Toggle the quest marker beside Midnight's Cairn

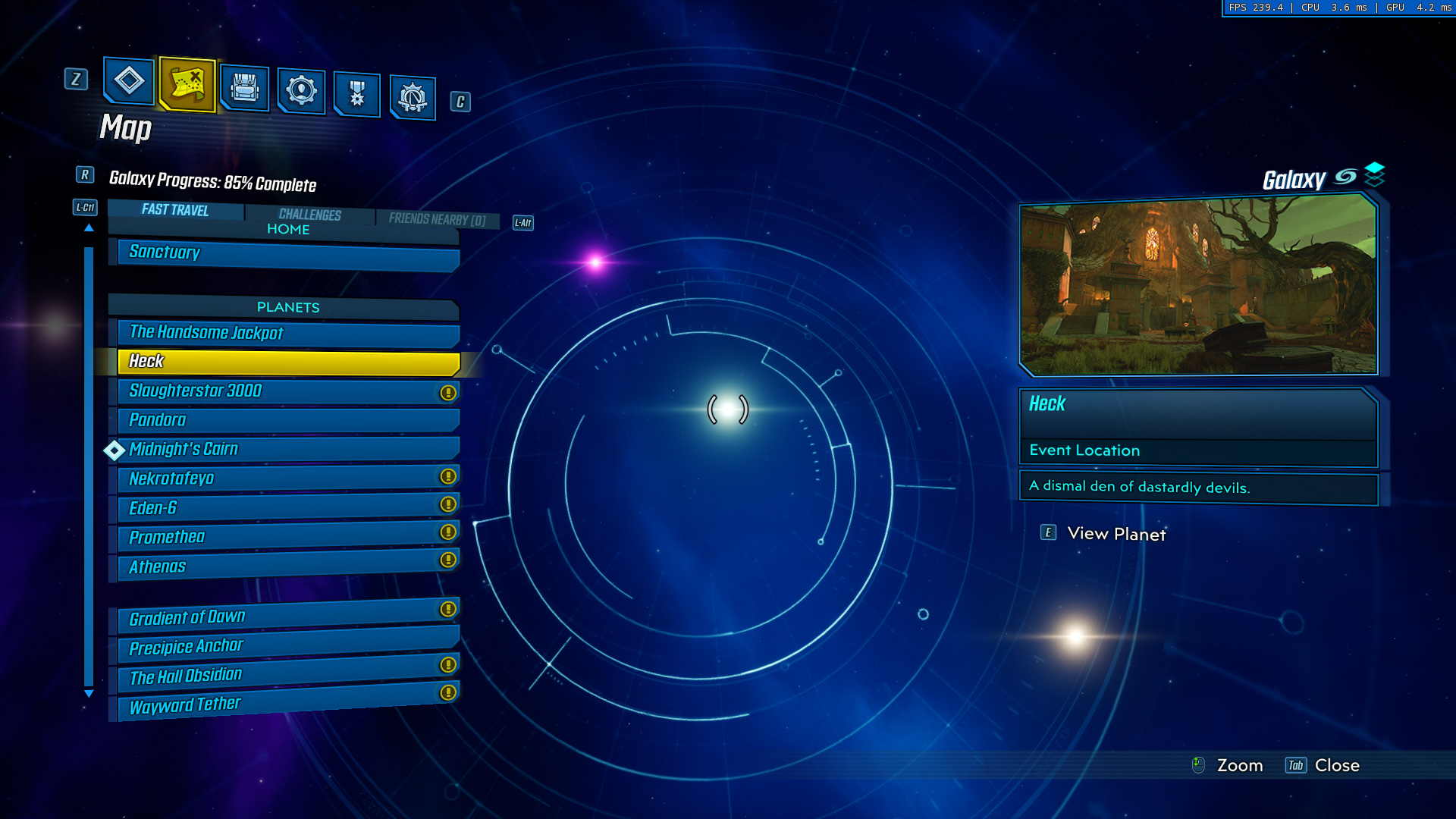coord(115,450)
